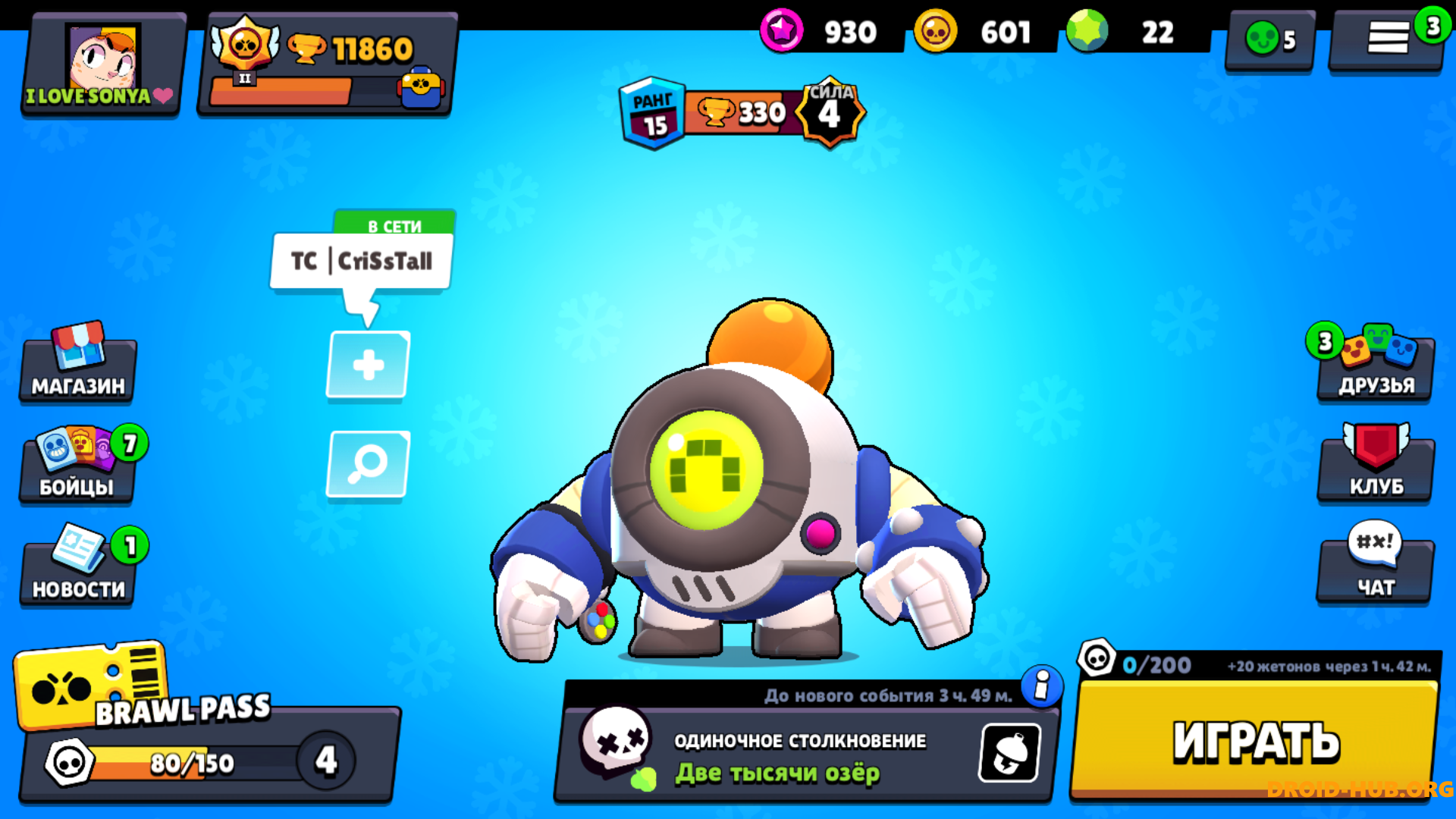
Task: Show event info via the blue i icon
Action: tap(1042, 686)
